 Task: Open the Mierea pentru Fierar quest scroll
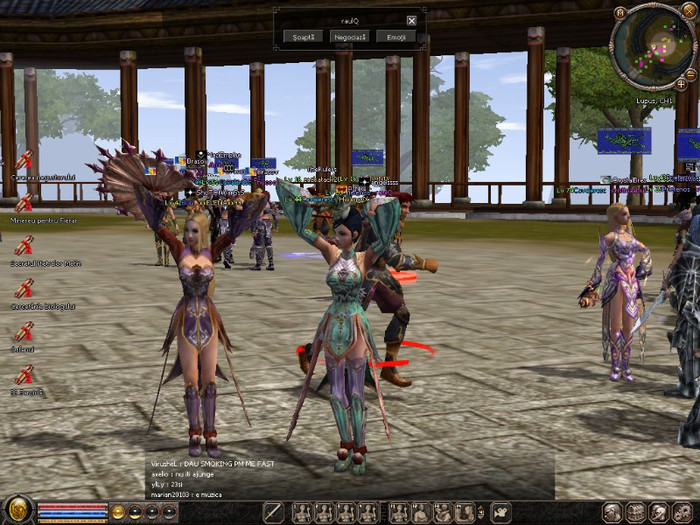point(23,202)
